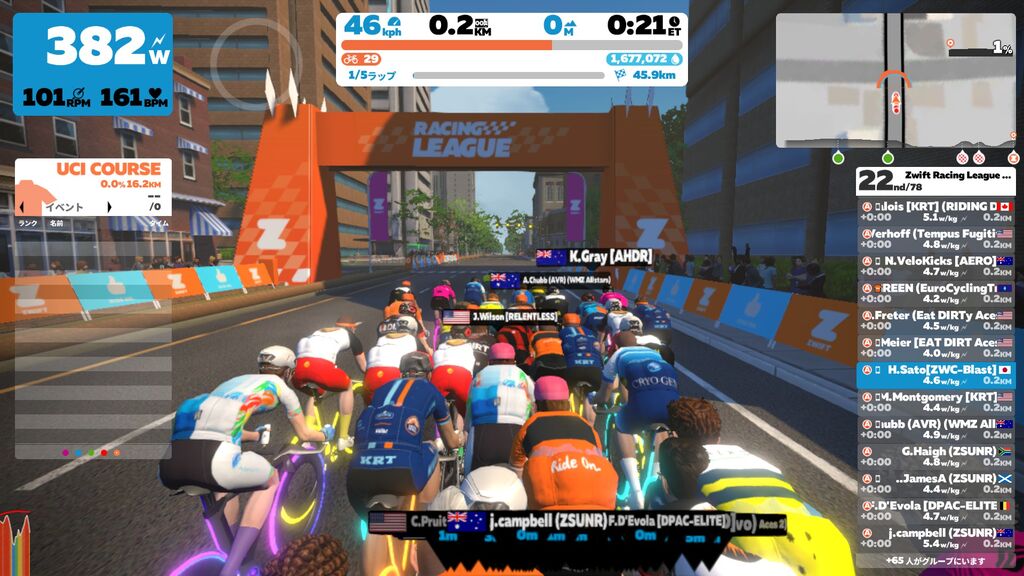The width and height of the screenshot is (1024, 576).
Task: Click the +65 group riders footer
Action: 935,561
